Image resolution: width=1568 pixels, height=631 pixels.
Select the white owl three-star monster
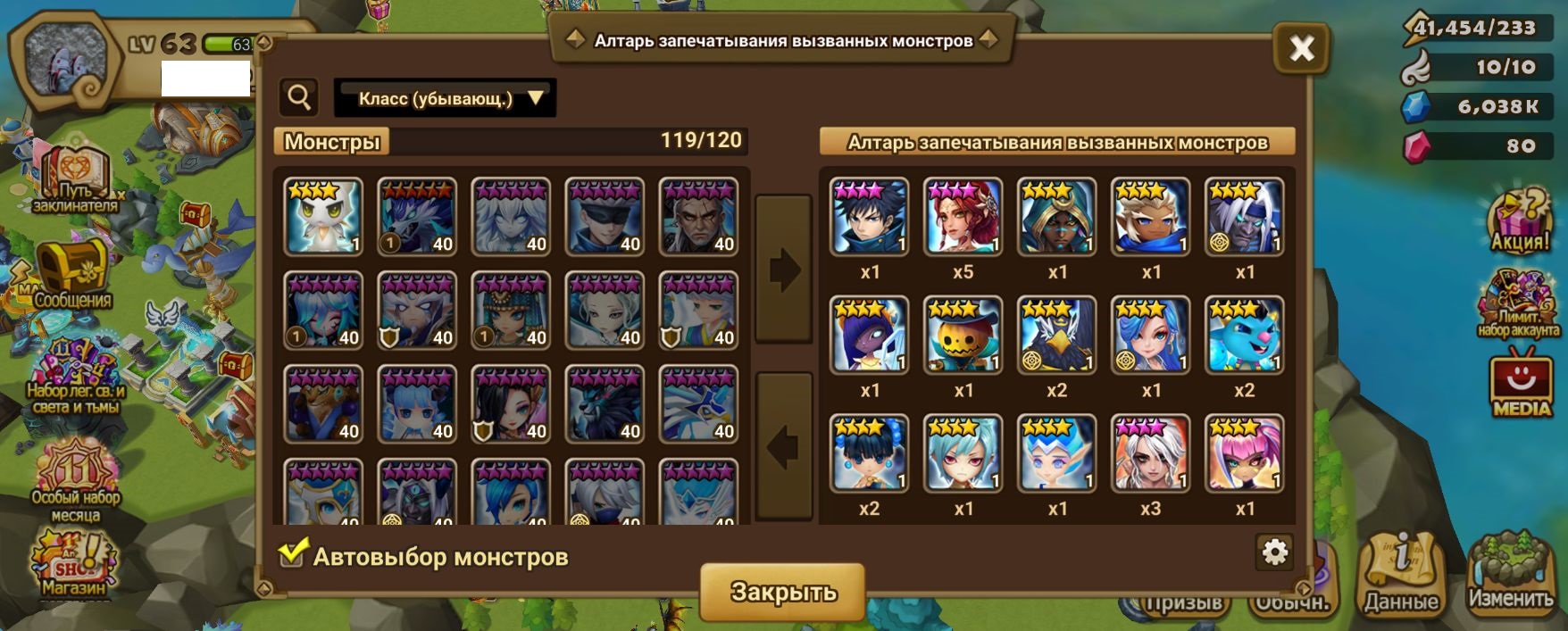[x=323, y=217]
